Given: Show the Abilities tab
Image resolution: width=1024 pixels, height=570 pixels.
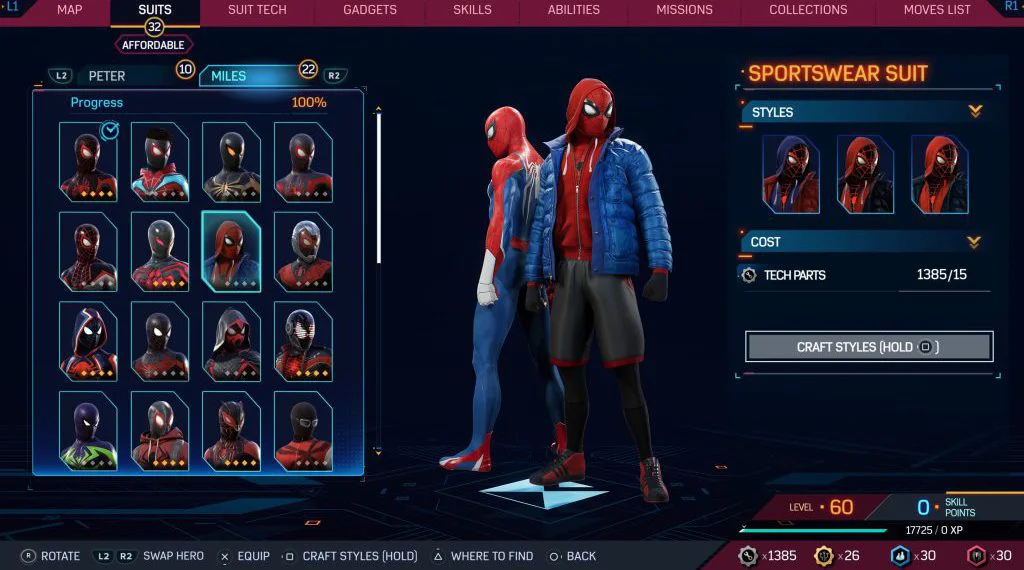Looking at the screenshot, I should [574, 10].
